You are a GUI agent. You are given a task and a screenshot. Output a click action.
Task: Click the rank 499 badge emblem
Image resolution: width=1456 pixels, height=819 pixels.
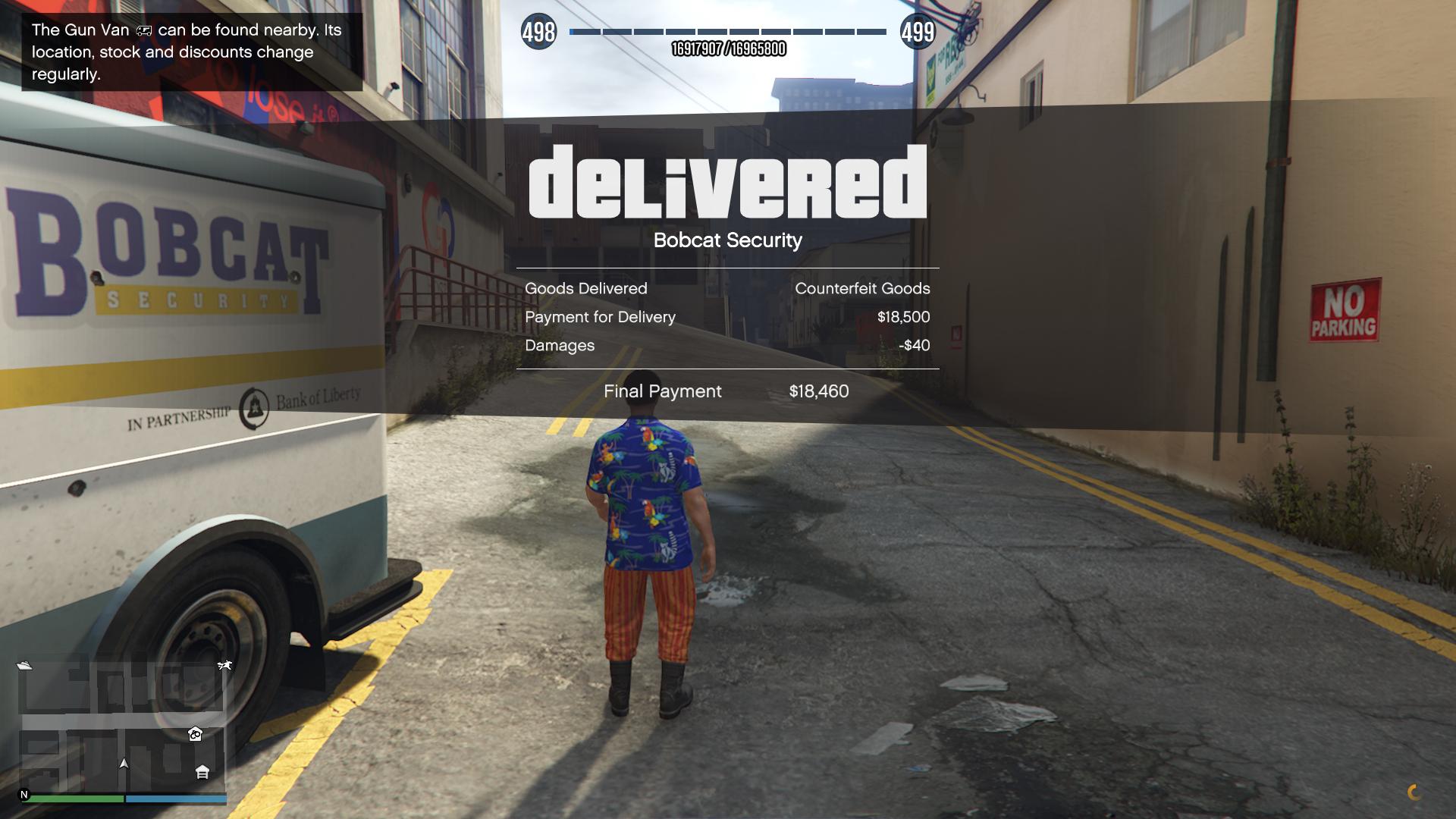(x=916, y=32)
